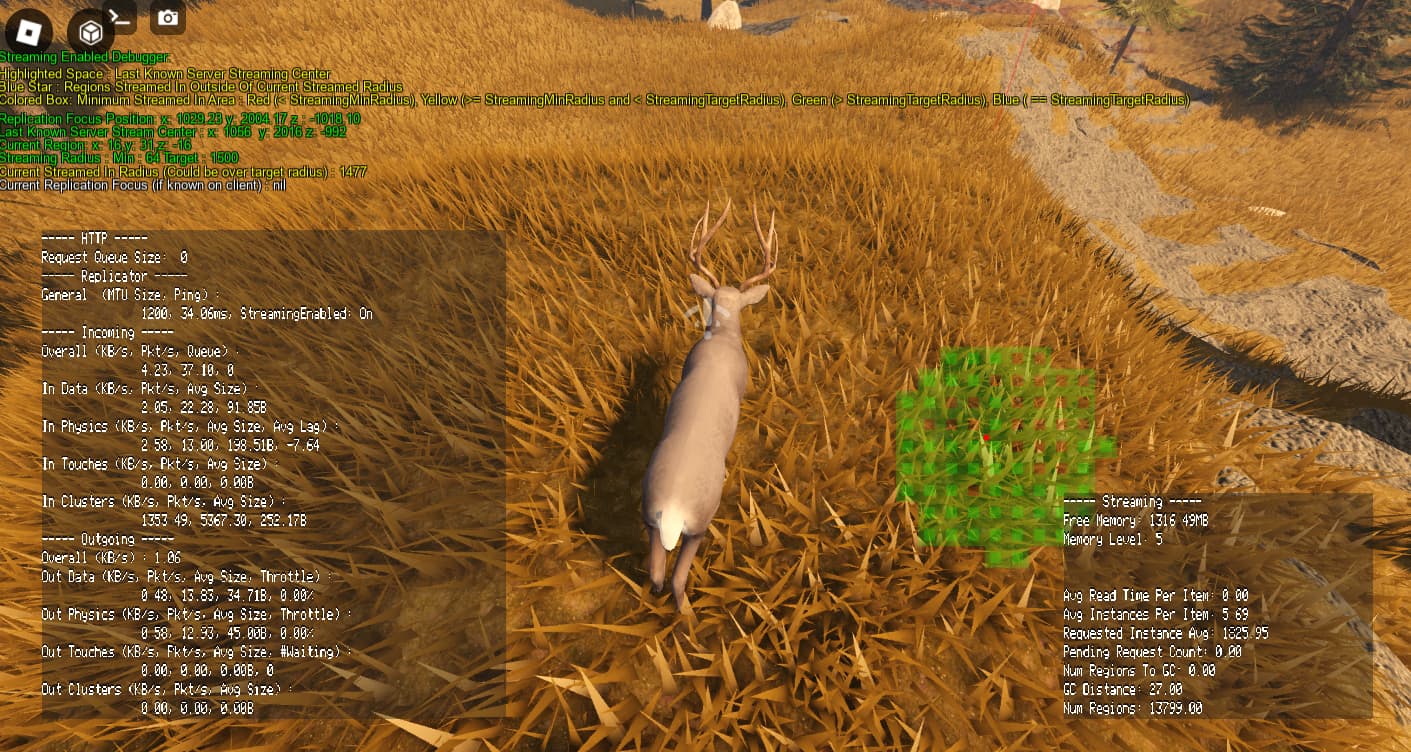Select the In Clusters stats line
Viewport: 1411px width, 752px height.
click(107, 501)
